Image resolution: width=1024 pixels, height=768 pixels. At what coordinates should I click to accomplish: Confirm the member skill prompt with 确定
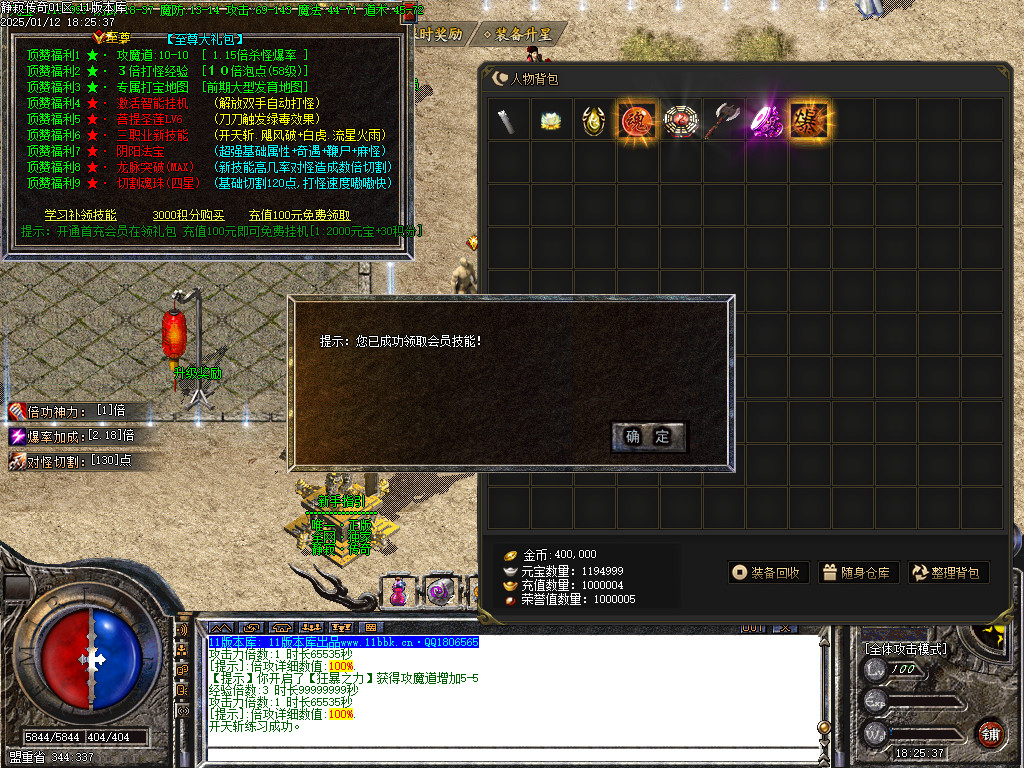pyautogui.click(x=648, y=436)
